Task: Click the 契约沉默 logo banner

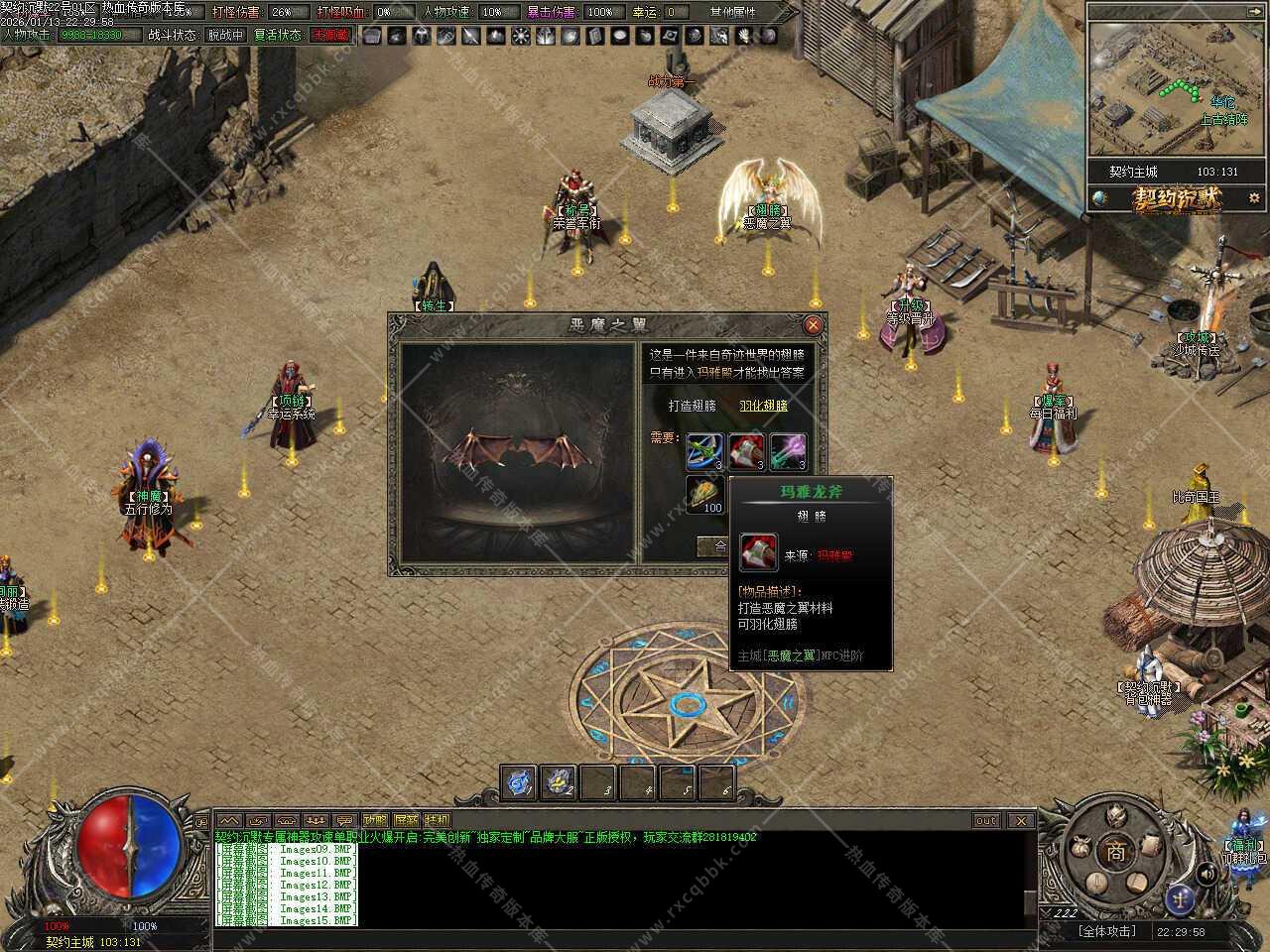Action: pyautogui.click(x=1177, y=198)
